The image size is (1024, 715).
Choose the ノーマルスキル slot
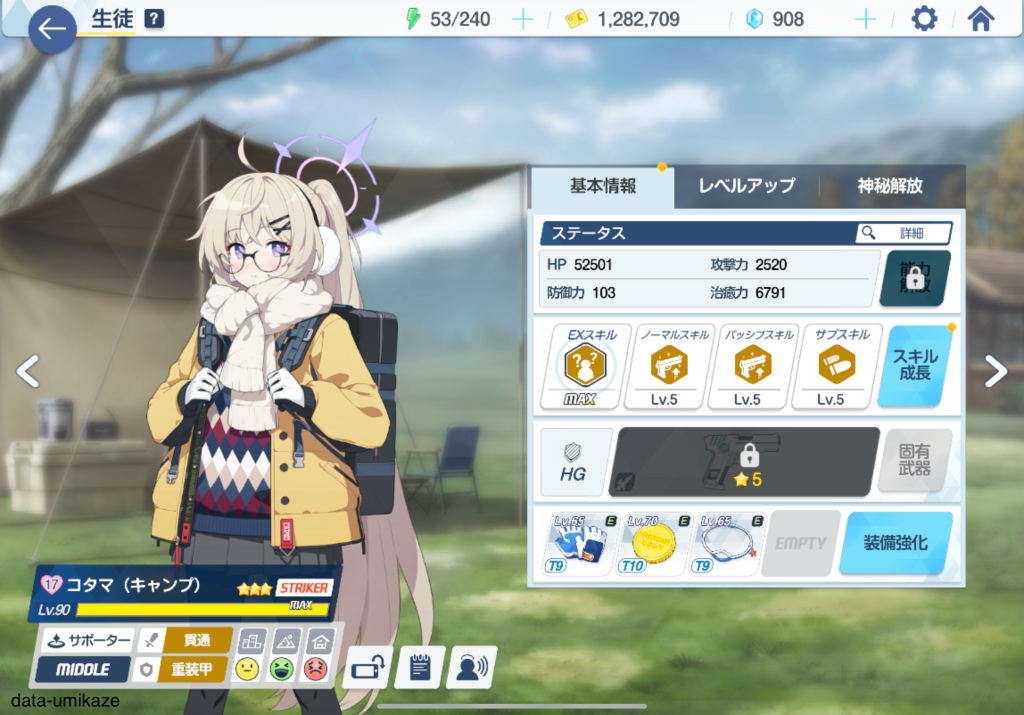click(x=663, y=366)
